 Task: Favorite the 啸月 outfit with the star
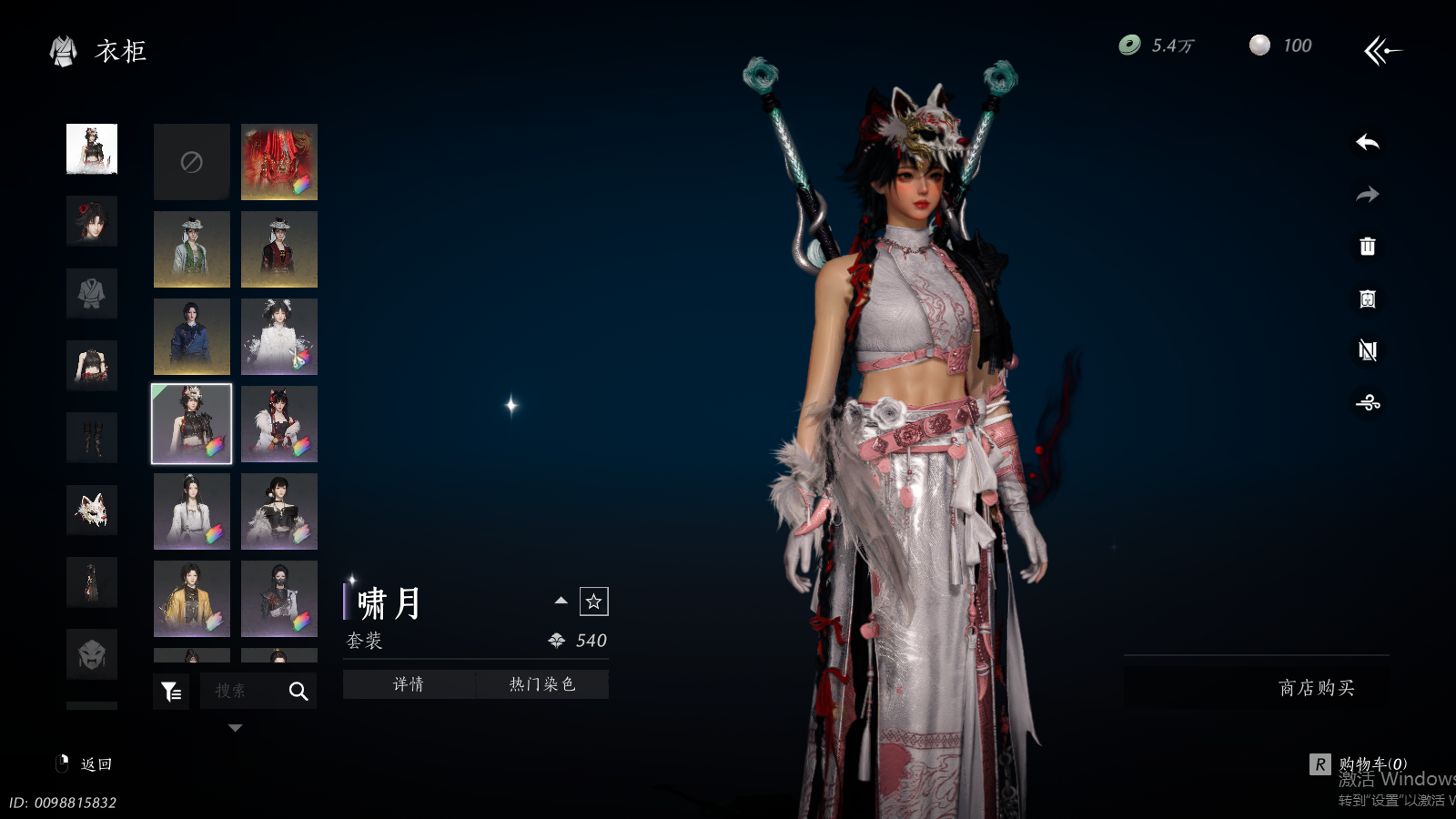[593, 602]
